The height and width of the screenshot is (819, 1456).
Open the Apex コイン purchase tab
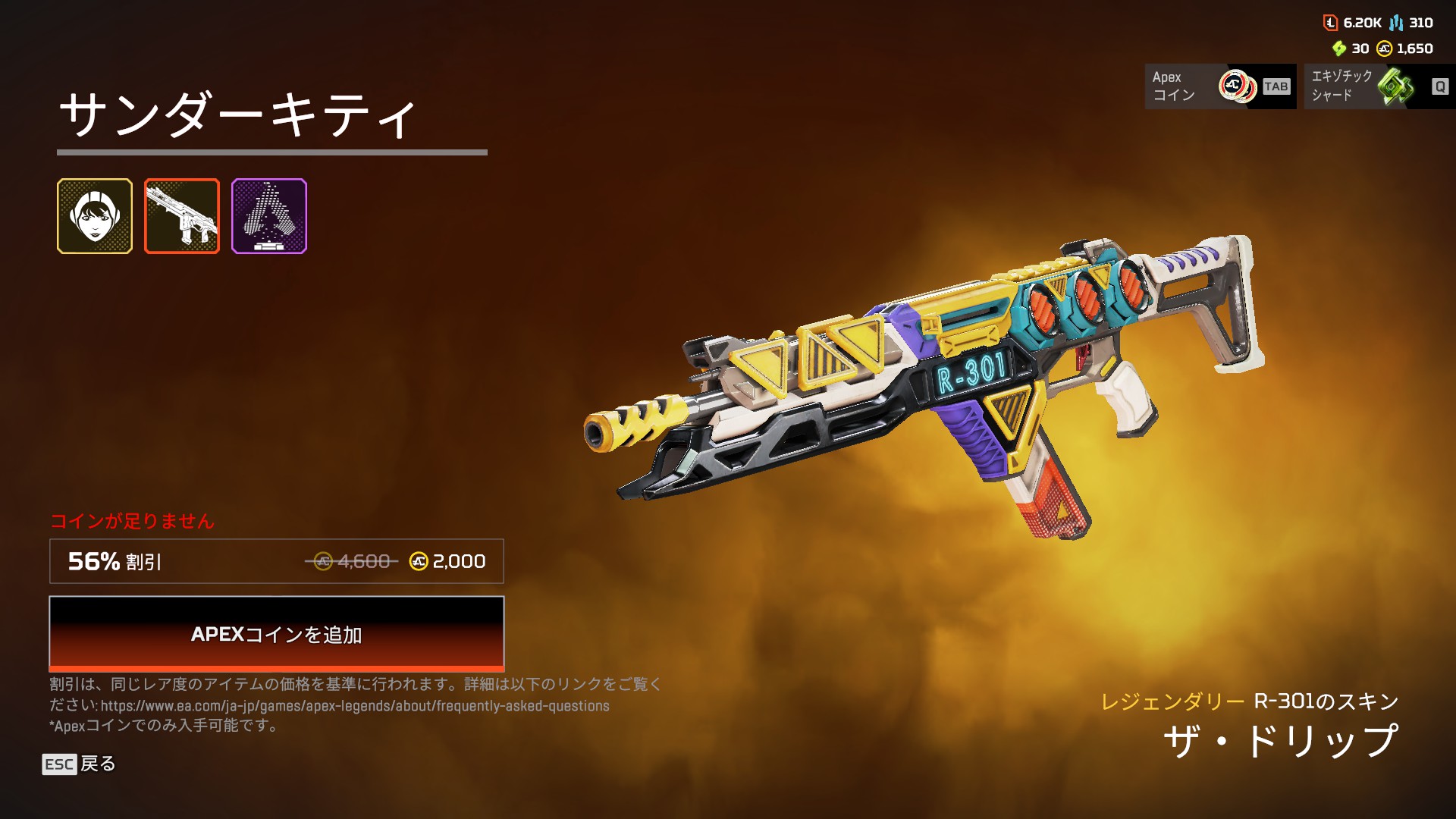(1219, 86)
